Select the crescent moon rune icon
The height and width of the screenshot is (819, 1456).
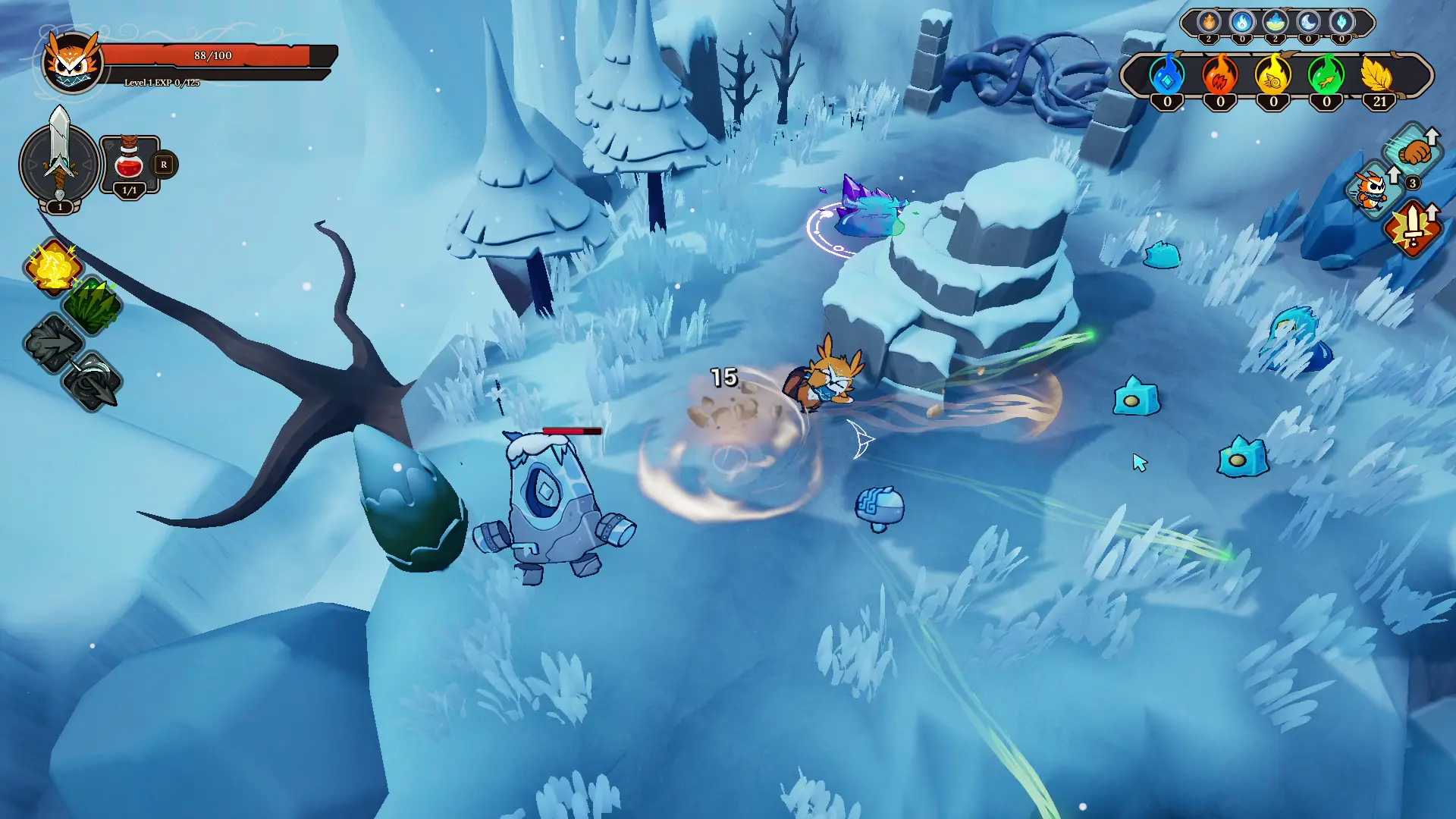click(1308, 22)
